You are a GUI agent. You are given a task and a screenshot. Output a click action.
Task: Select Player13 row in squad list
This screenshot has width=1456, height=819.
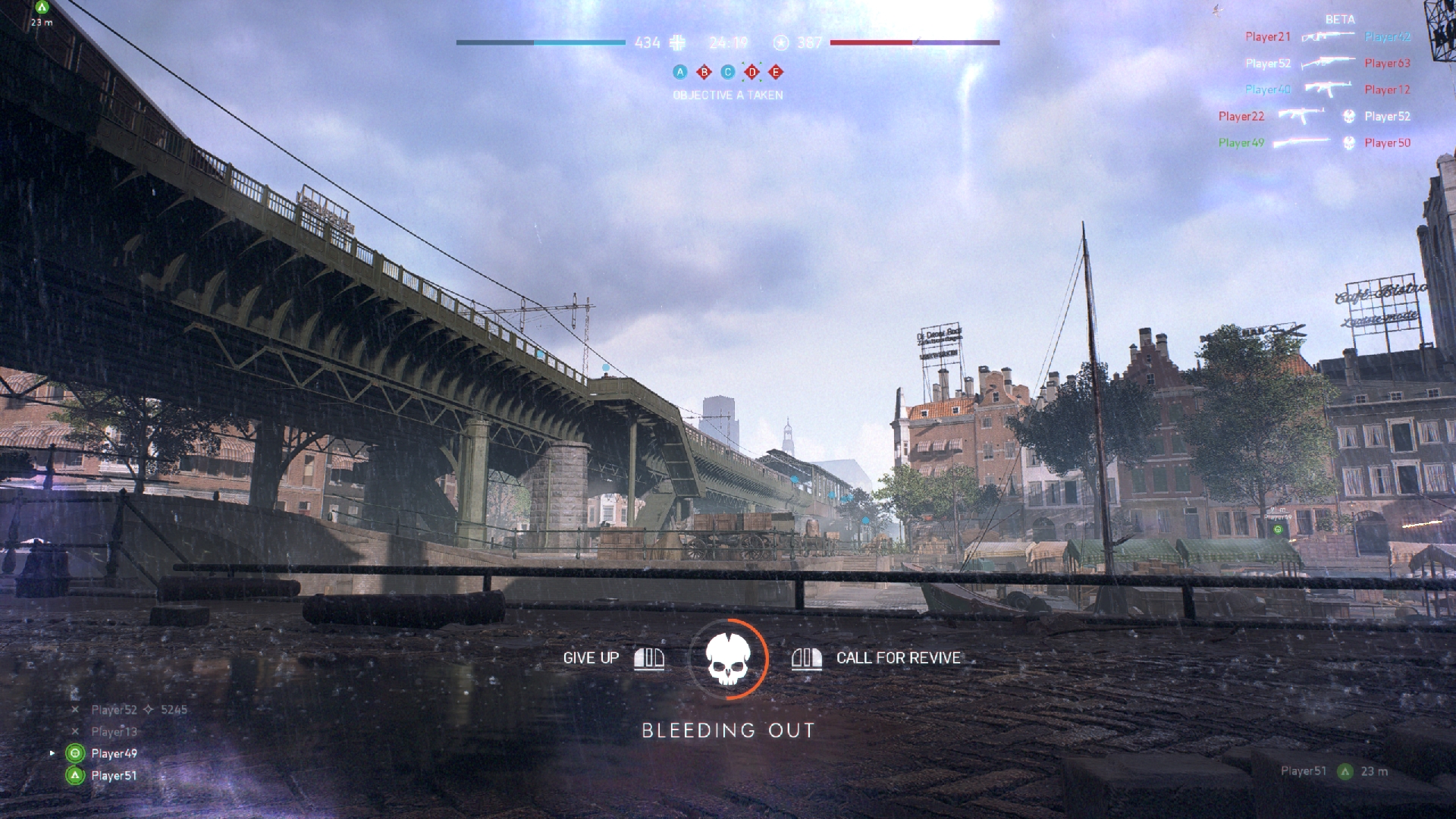click(x=115, y=732)
